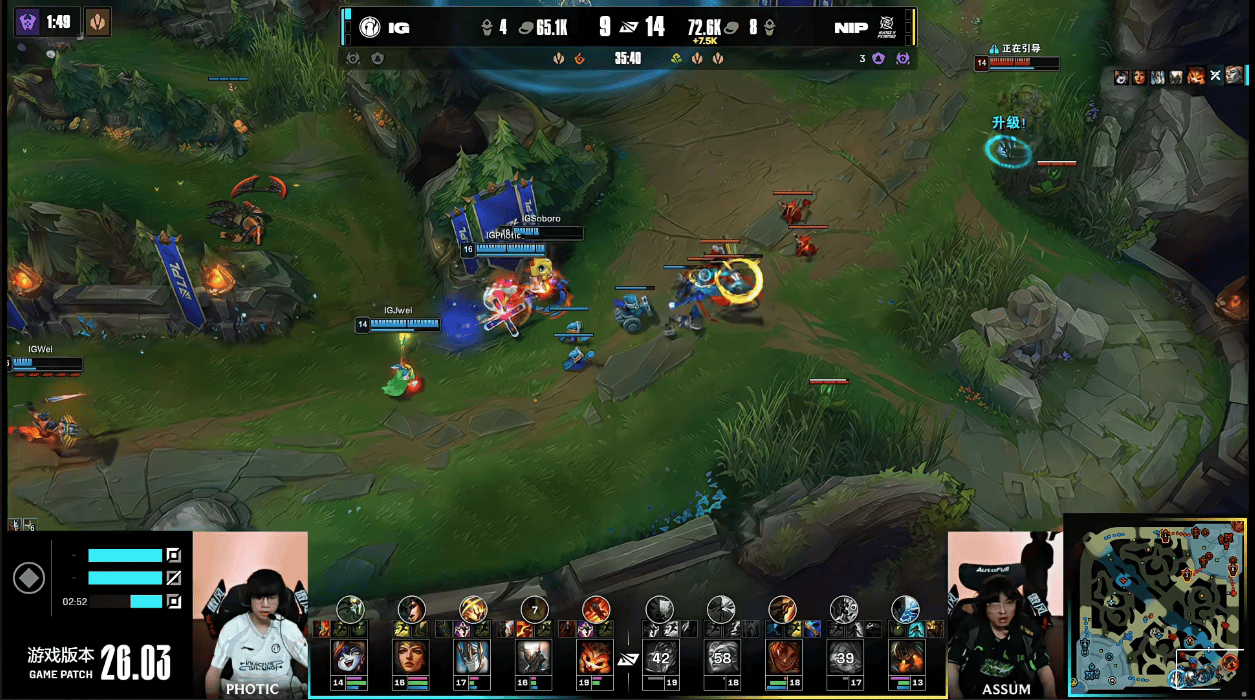The width and height of the screenshot is (1255, 700).
Task: Click the round emblem beside the series bars
Action: [28, 578]
